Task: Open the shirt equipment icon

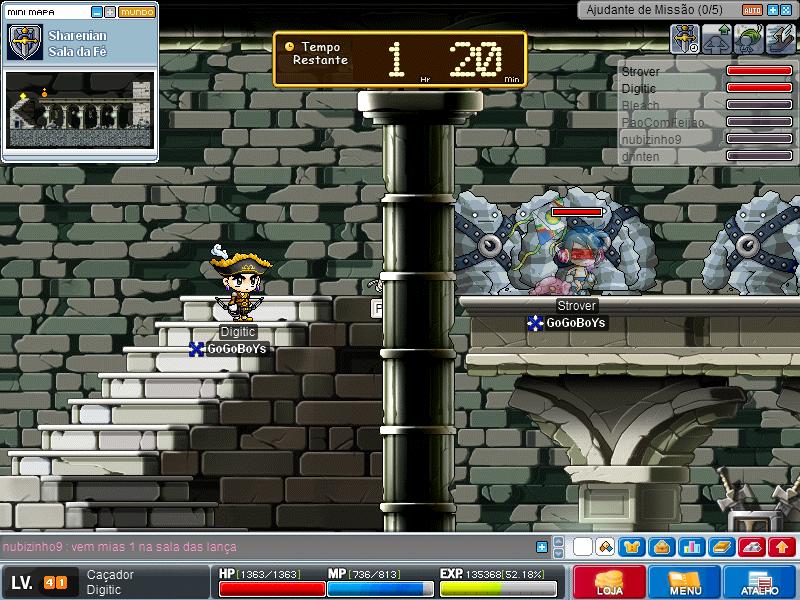Action: 632,547
